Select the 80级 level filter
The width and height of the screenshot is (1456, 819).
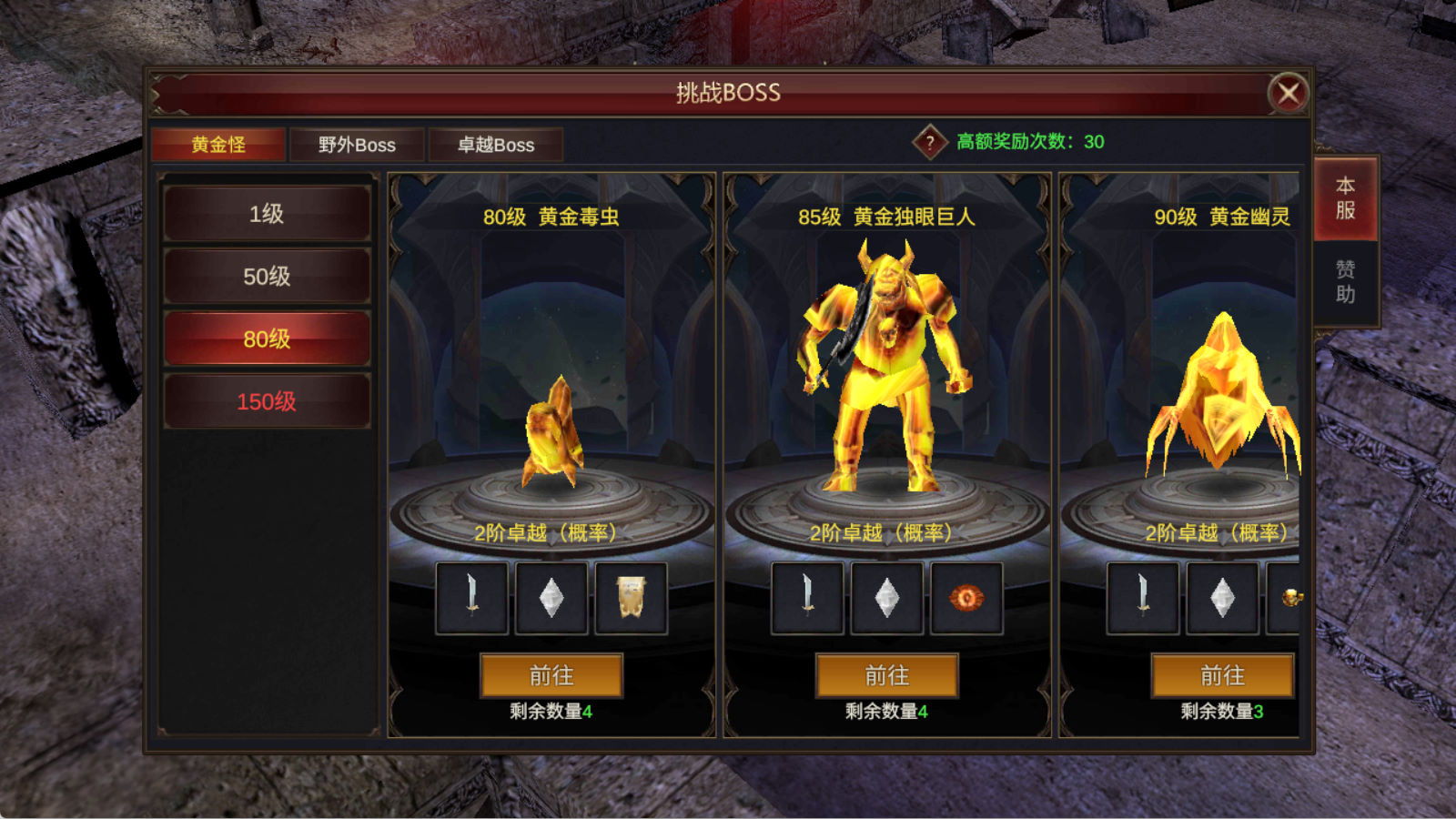click(x=267, y=339)
